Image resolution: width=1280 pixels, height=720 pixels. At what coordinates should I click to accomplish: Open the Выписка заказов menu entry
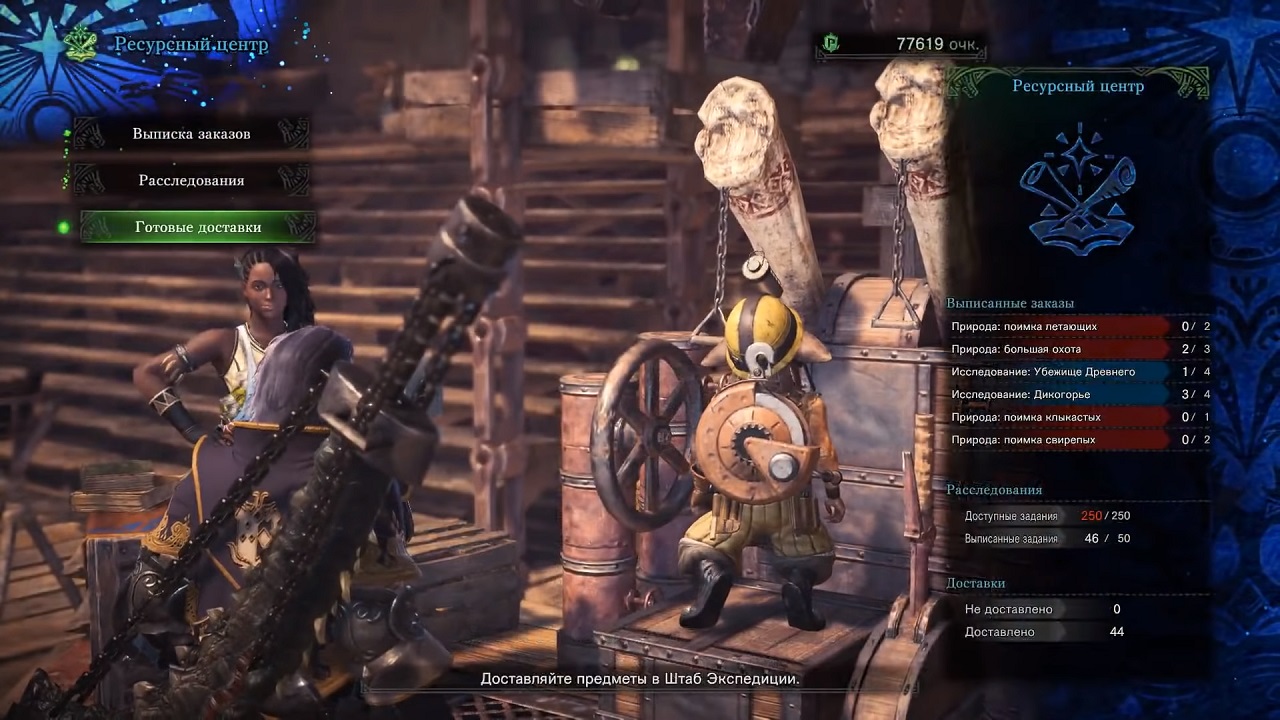191,134
